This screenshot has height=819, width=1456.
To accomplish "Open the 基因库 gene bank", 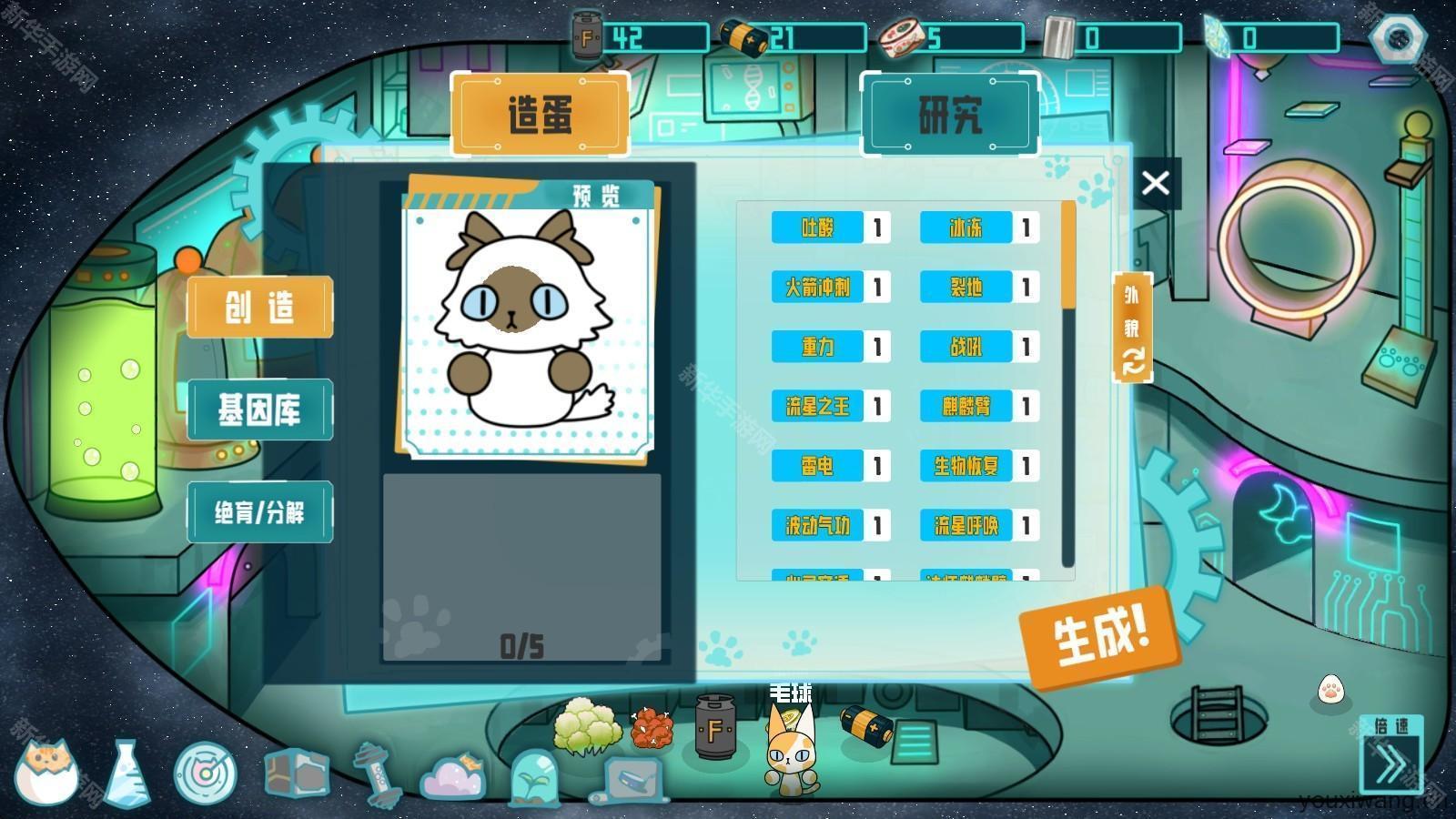I will coord(259,409).
